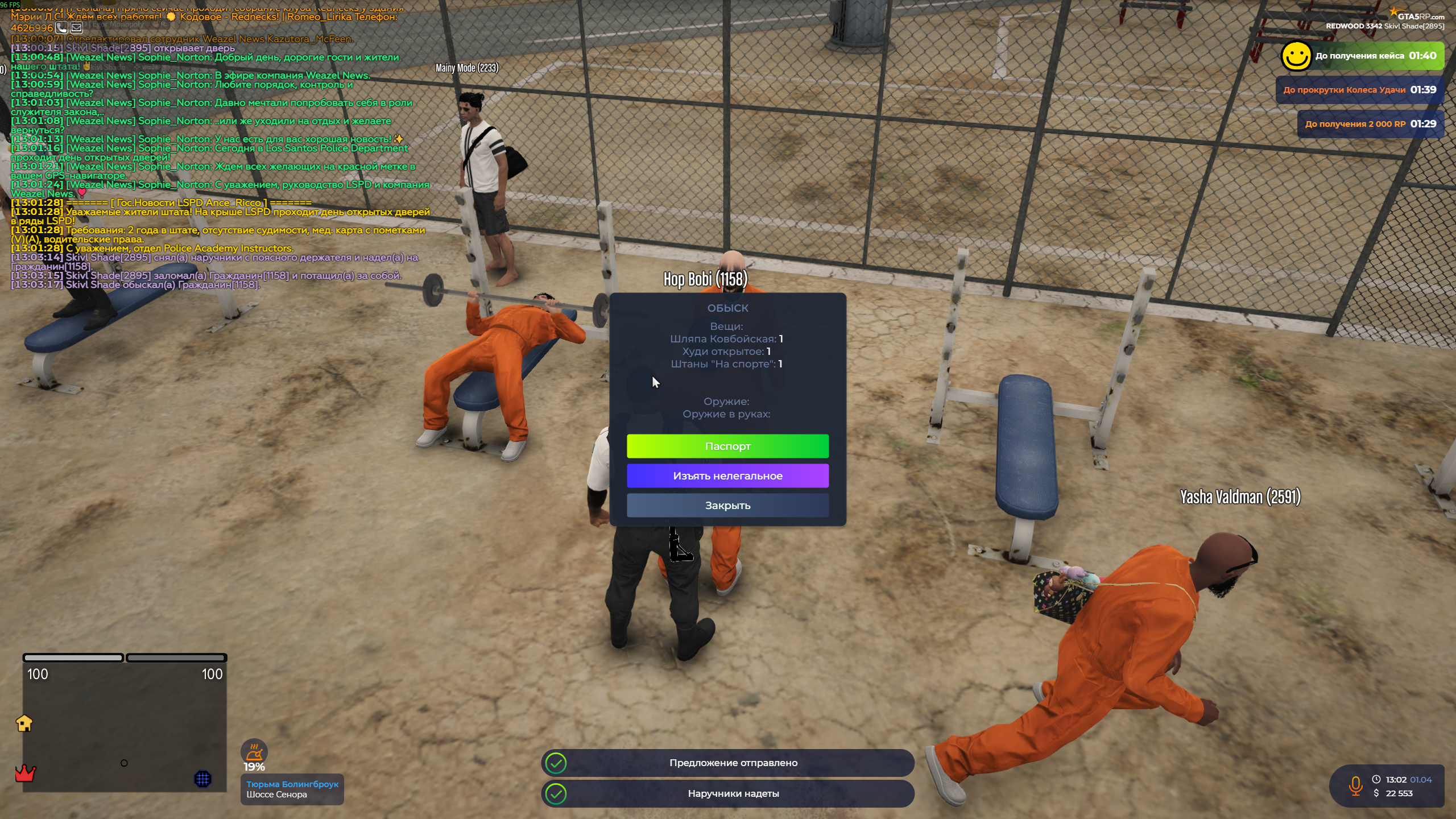
Task: Dismiss the Предложение отправлено notification
Action: [727, 763]
